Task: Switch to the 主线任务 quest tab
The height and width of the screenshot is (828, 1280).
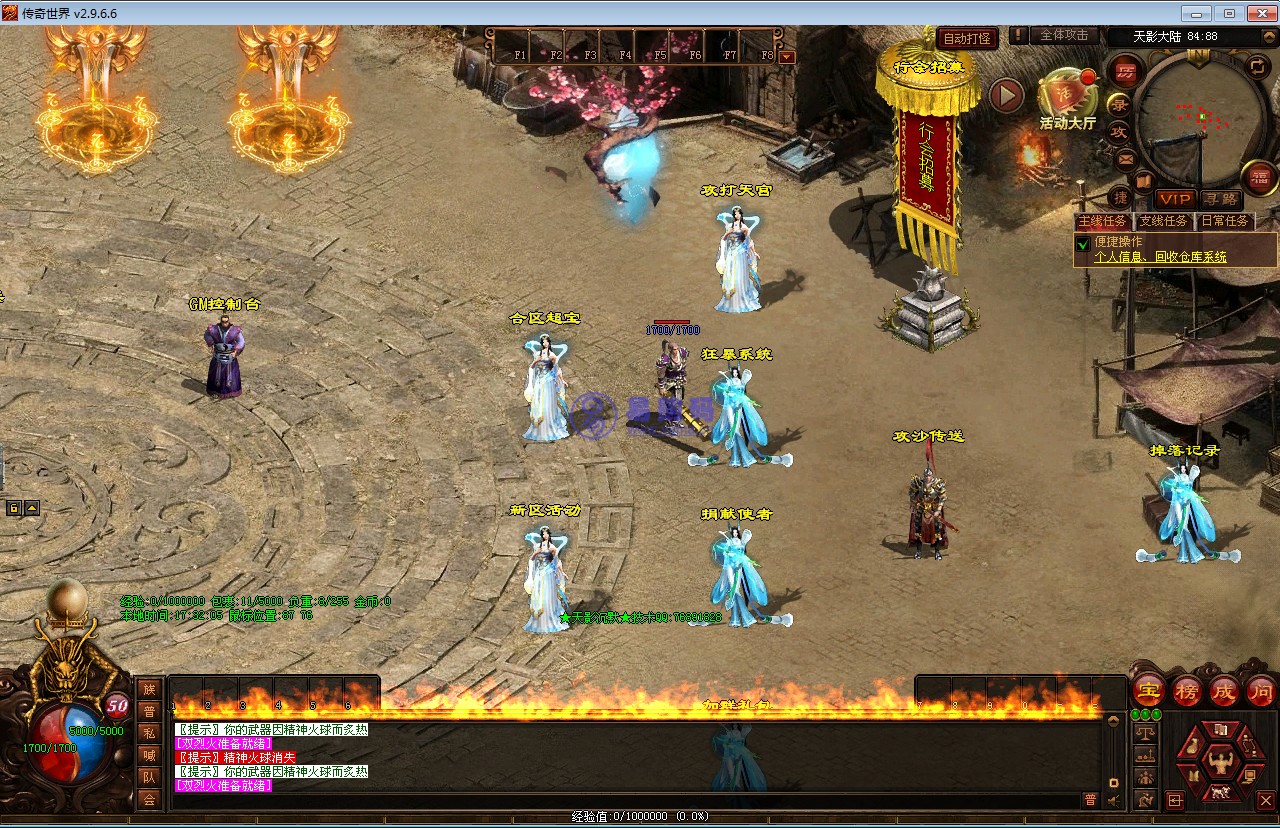Action: tap(1103, 221)
